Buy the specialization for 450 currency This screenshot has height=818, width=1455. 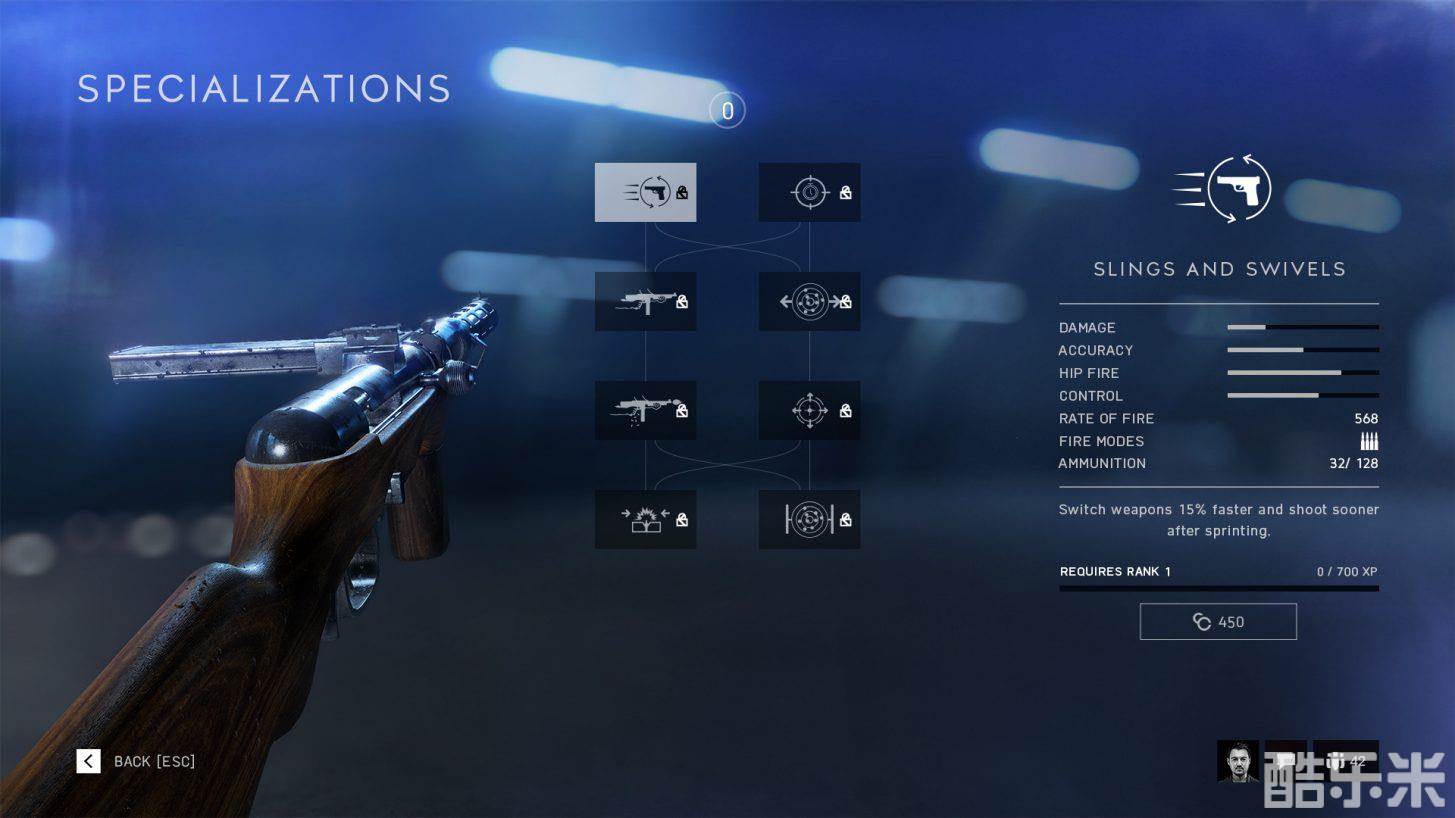(x=1218, y=622)
